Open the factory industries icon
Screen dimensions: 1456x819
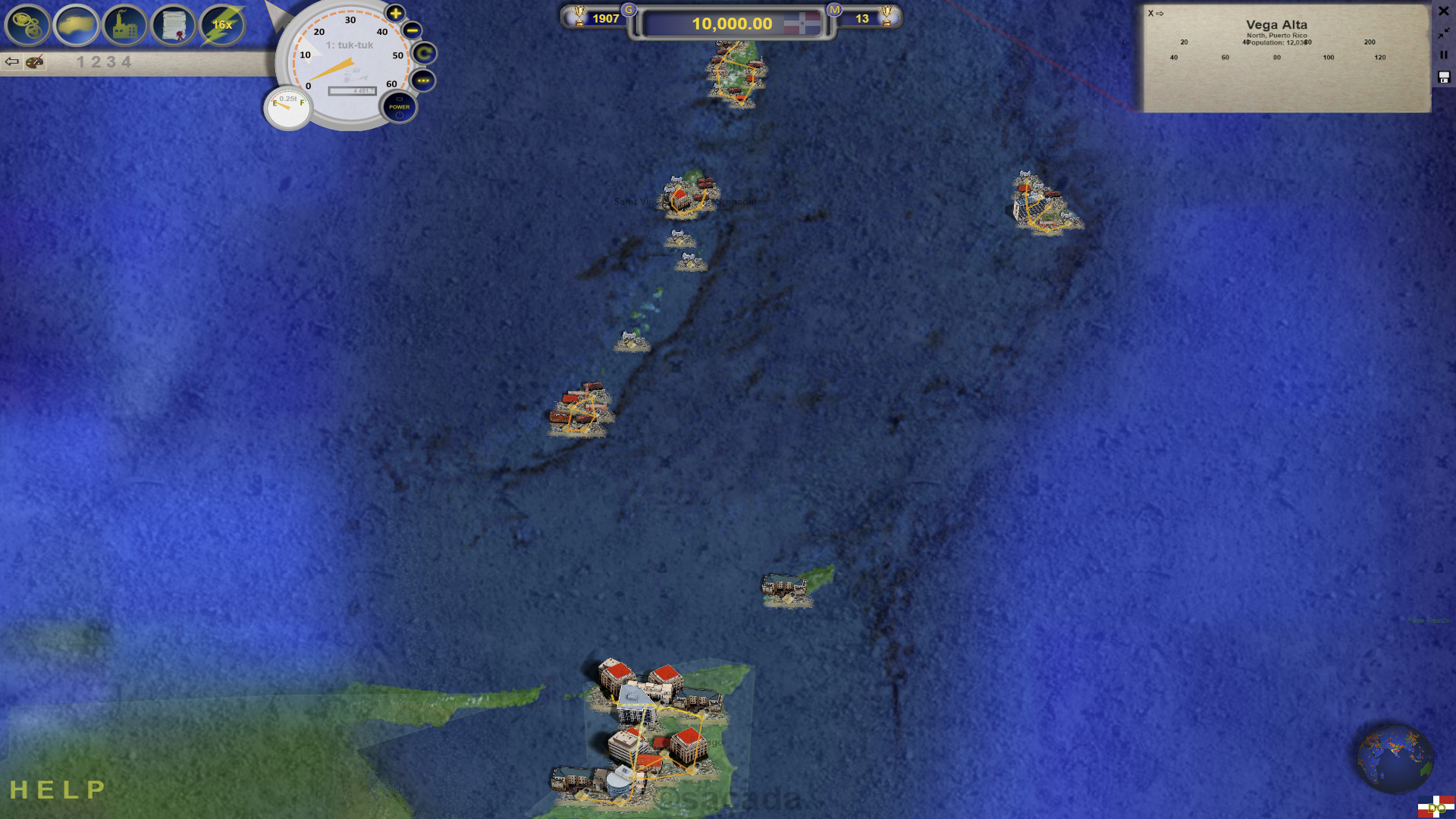[124, 26]
